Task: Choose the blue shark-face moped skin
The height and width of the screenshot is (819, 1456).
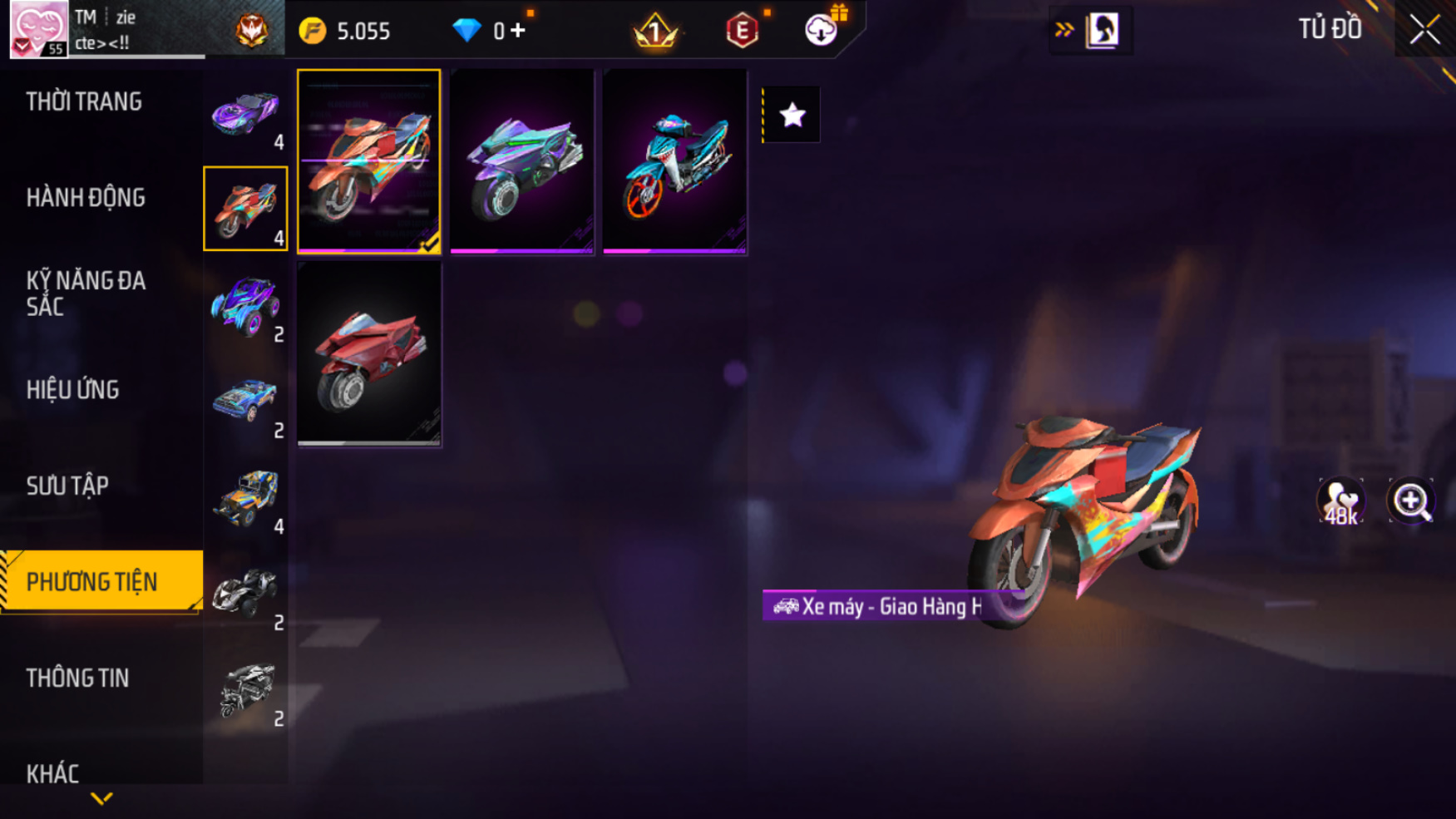Action: (674, 161)
